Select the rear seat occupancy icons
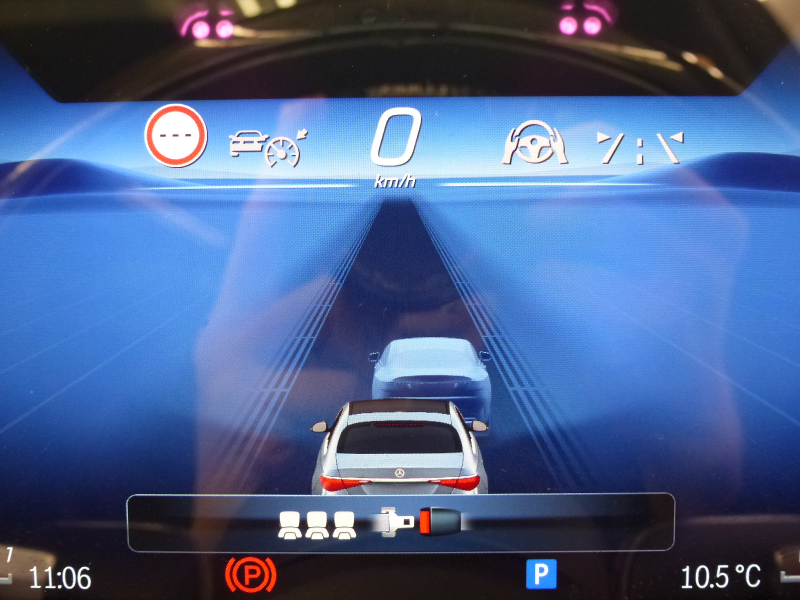Viewport: 800px width, 600px height. coord(320,523)
